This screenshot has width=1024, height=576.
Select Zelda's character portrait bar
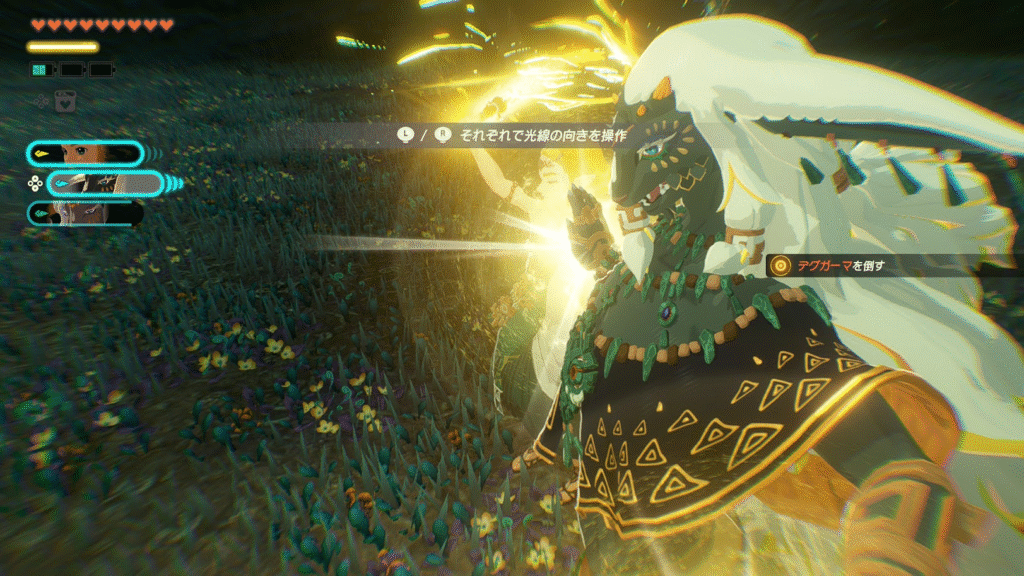86,153
